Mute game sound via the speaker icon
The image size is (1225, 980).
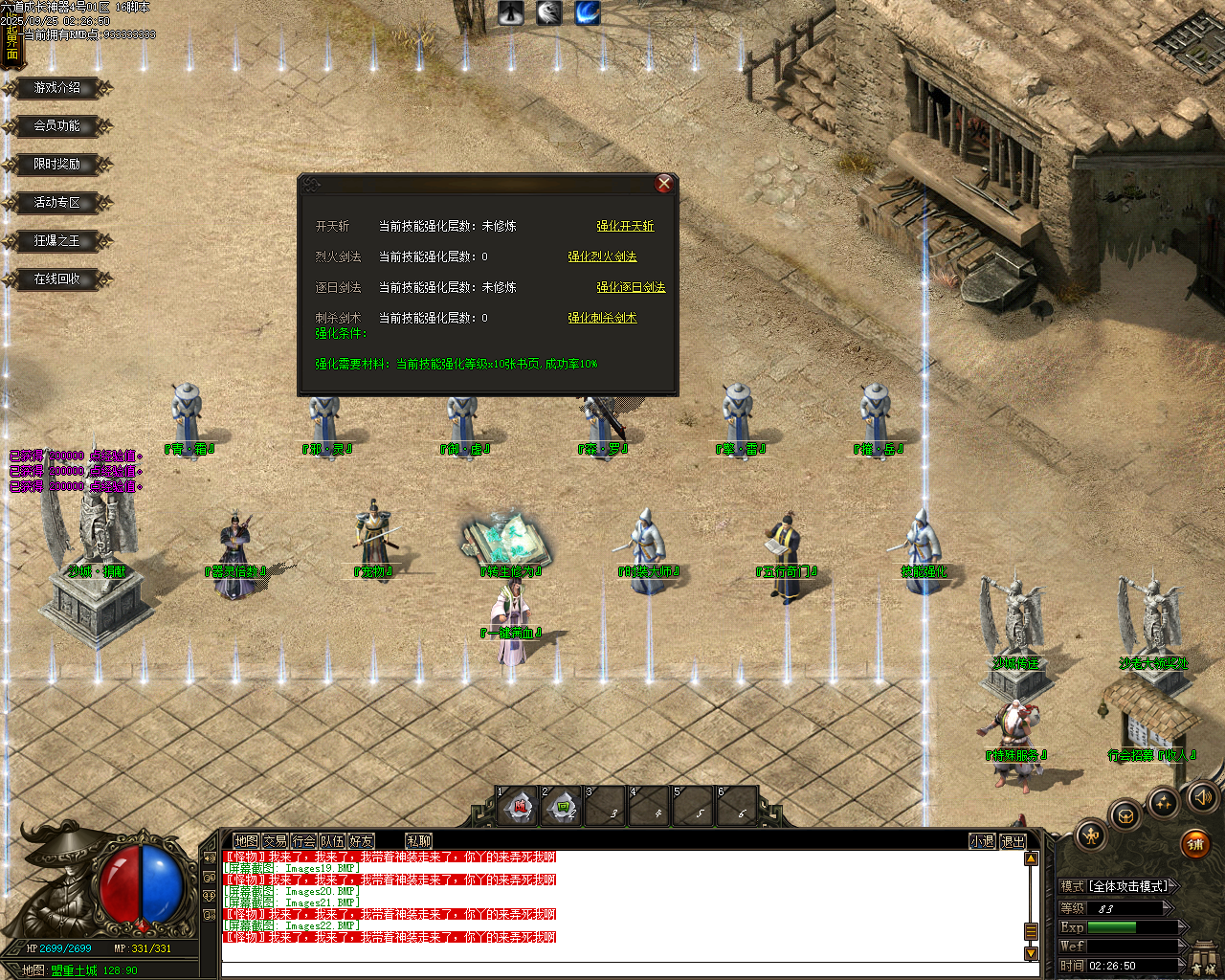point(1202,799)
